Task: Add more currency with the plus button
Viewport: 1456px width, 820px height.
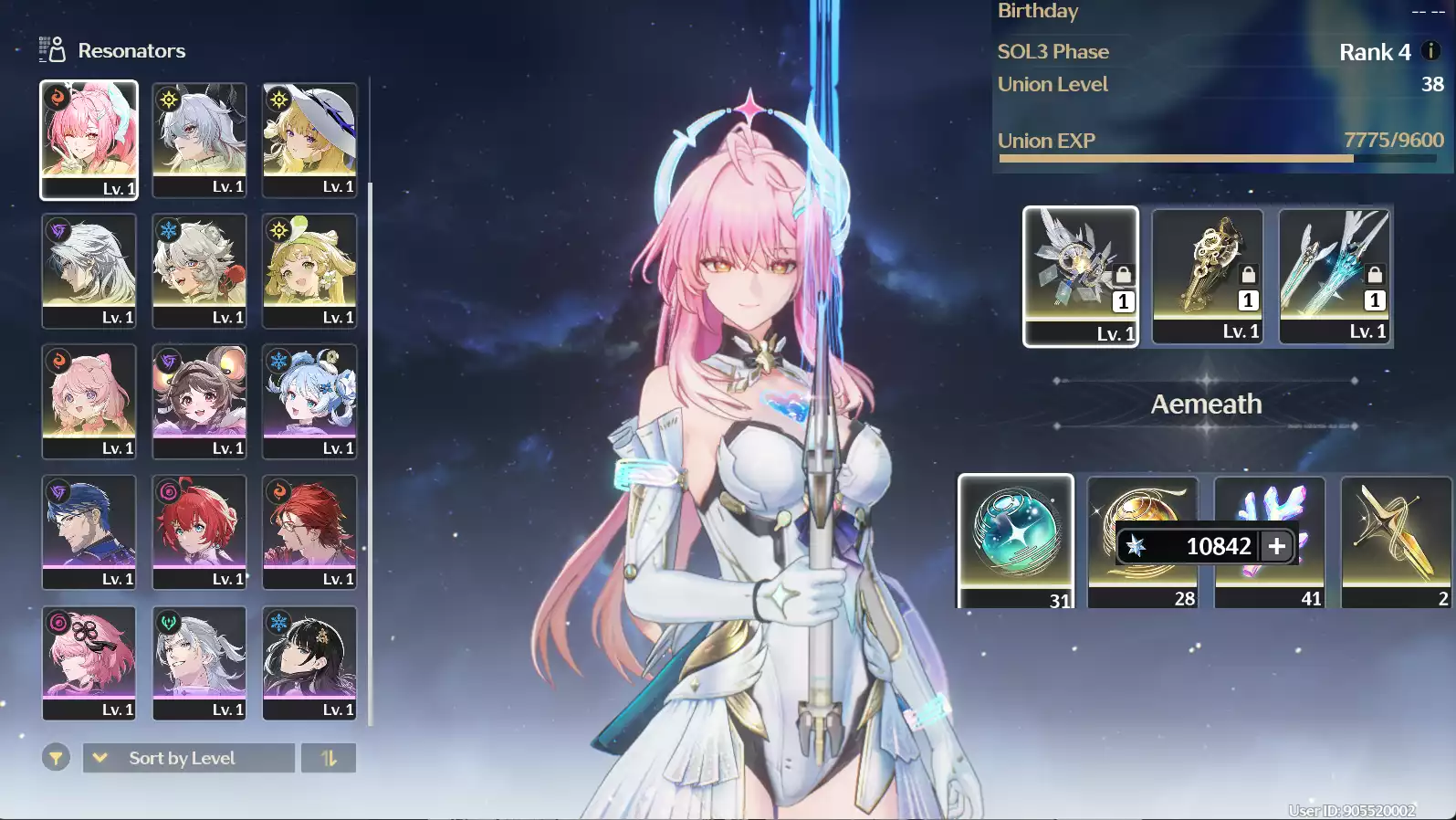Action: click(x=1276, y=546)
